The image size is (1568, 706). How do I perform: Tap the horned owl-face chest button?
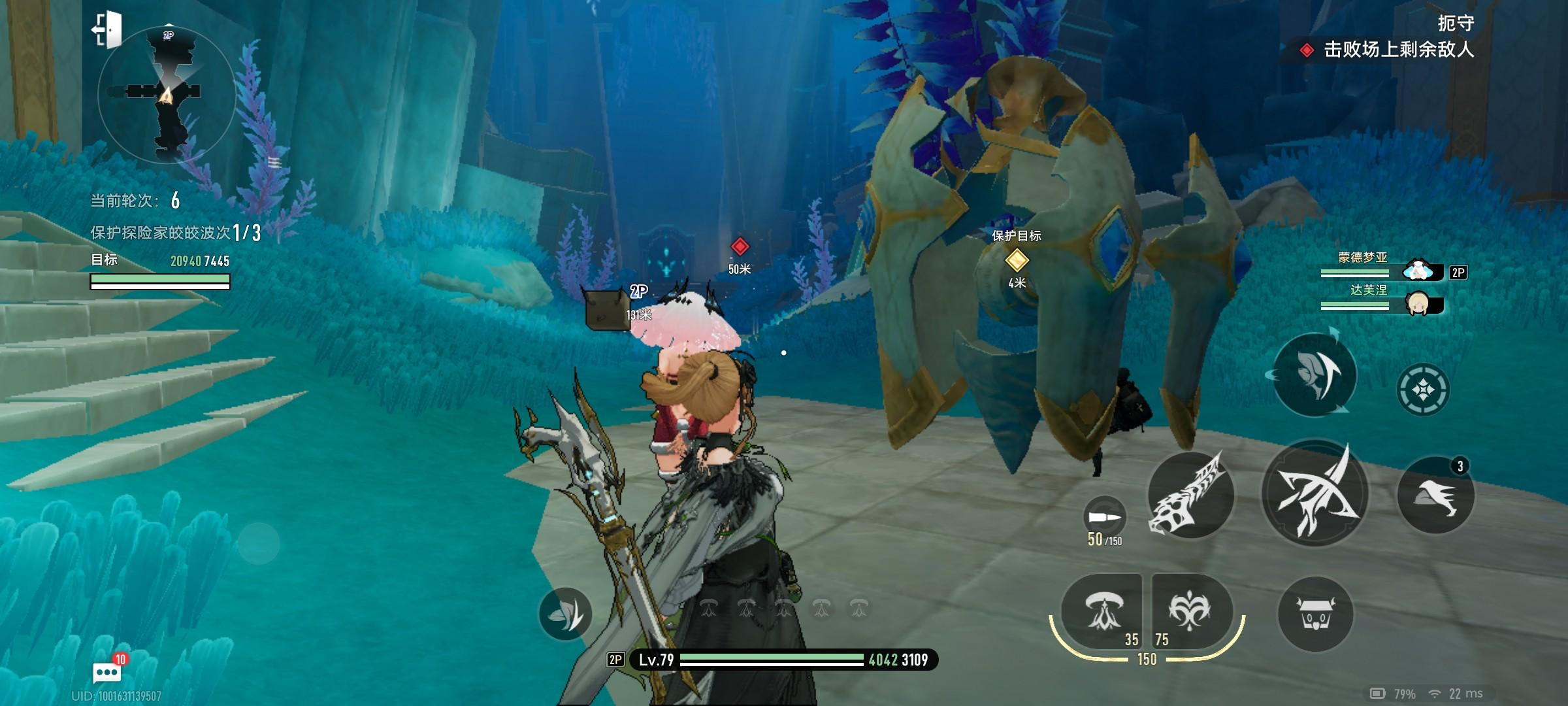(1315, 614)
